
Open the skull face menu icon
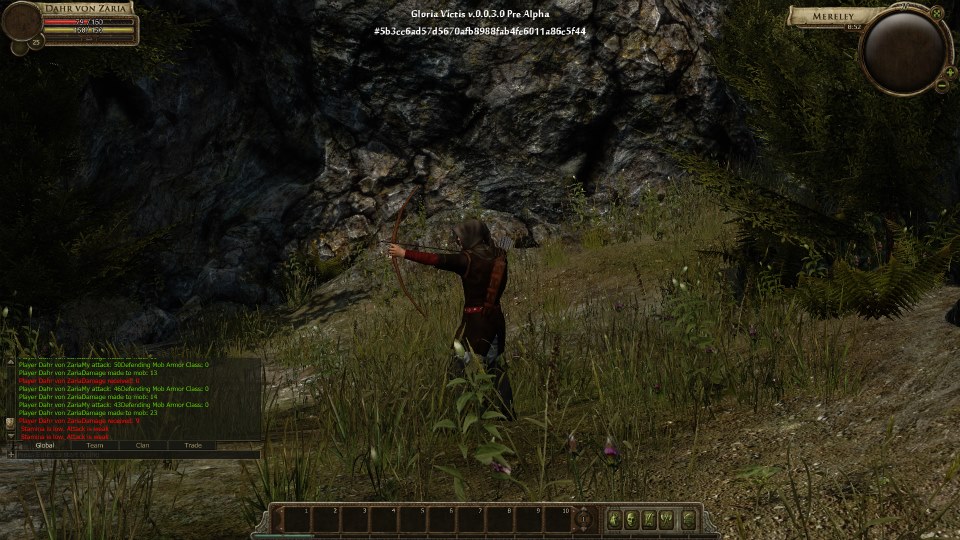633,519
